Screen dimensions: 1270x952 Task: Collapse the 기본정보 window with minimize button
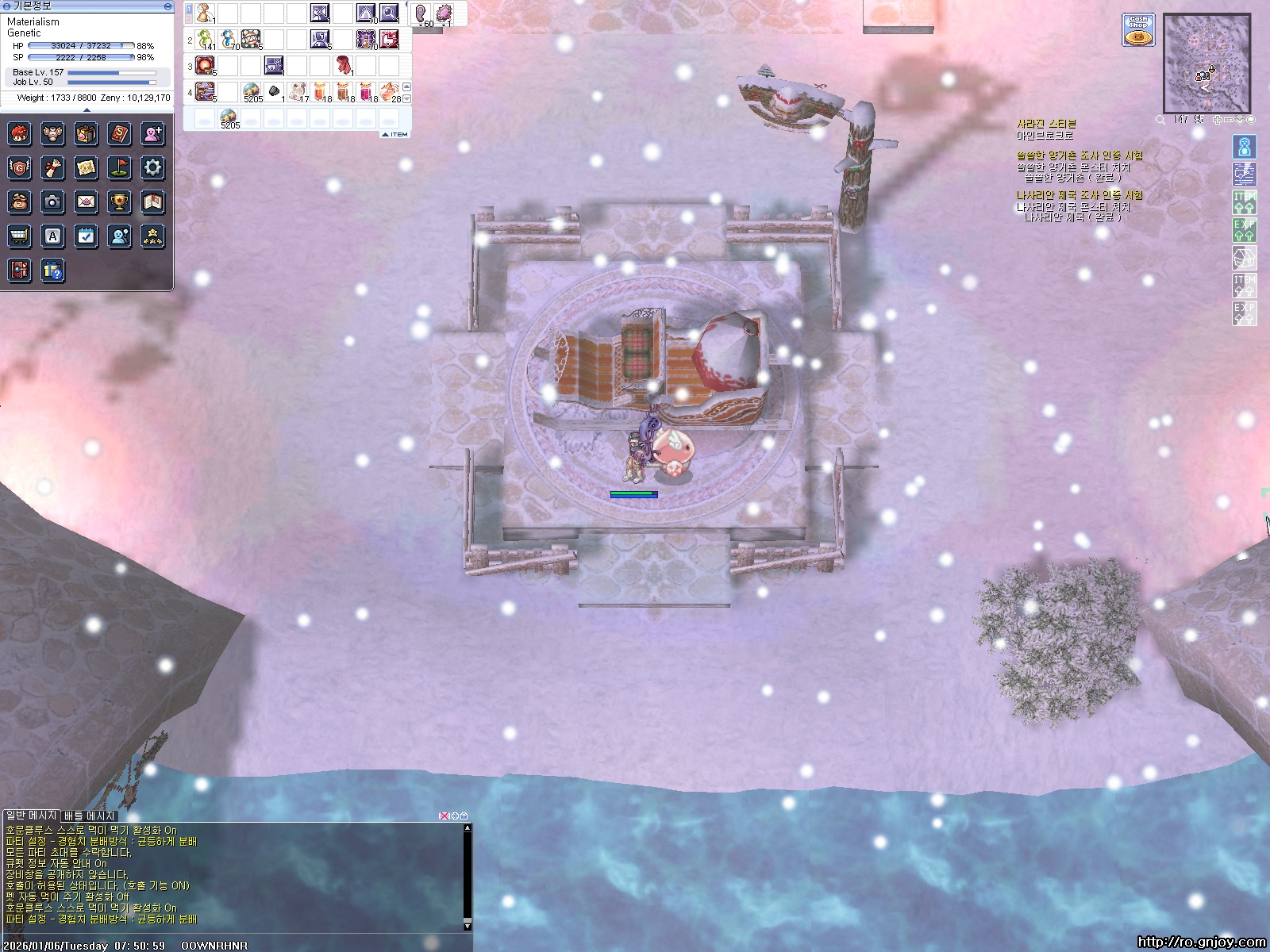point(167,6)
